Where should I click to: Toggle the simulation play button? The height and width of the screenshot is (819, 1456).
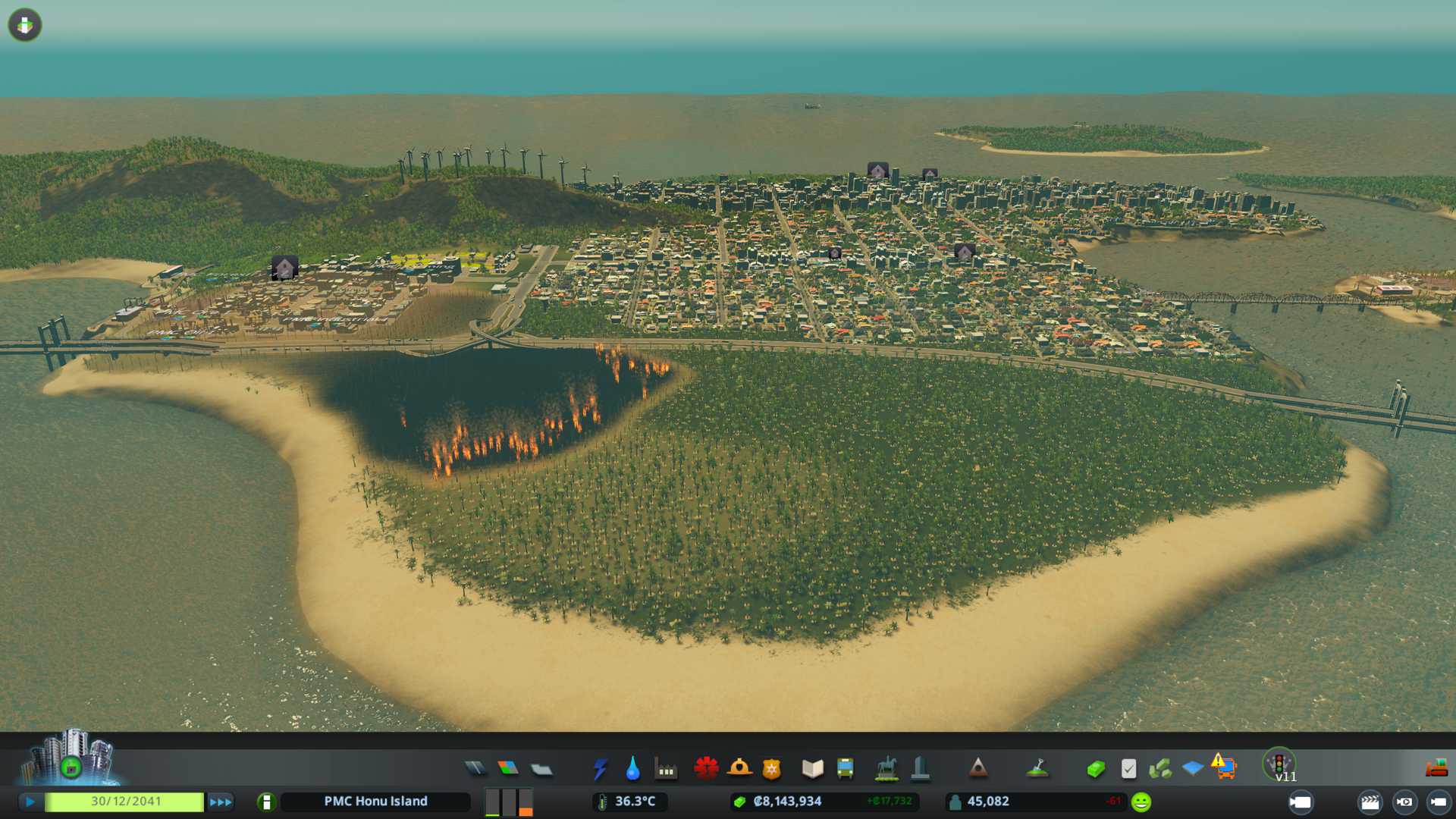tap(30, 802)
